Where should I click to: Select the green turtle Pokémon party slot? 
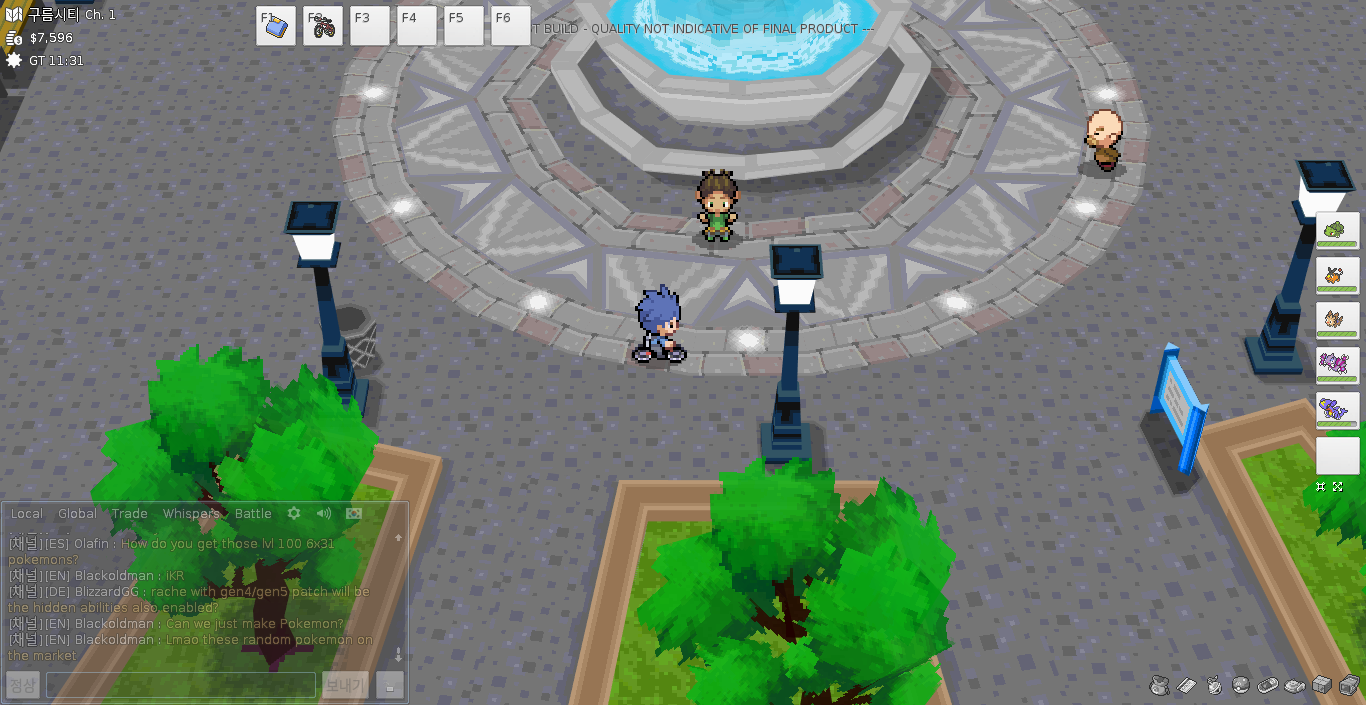point(1337,230)
